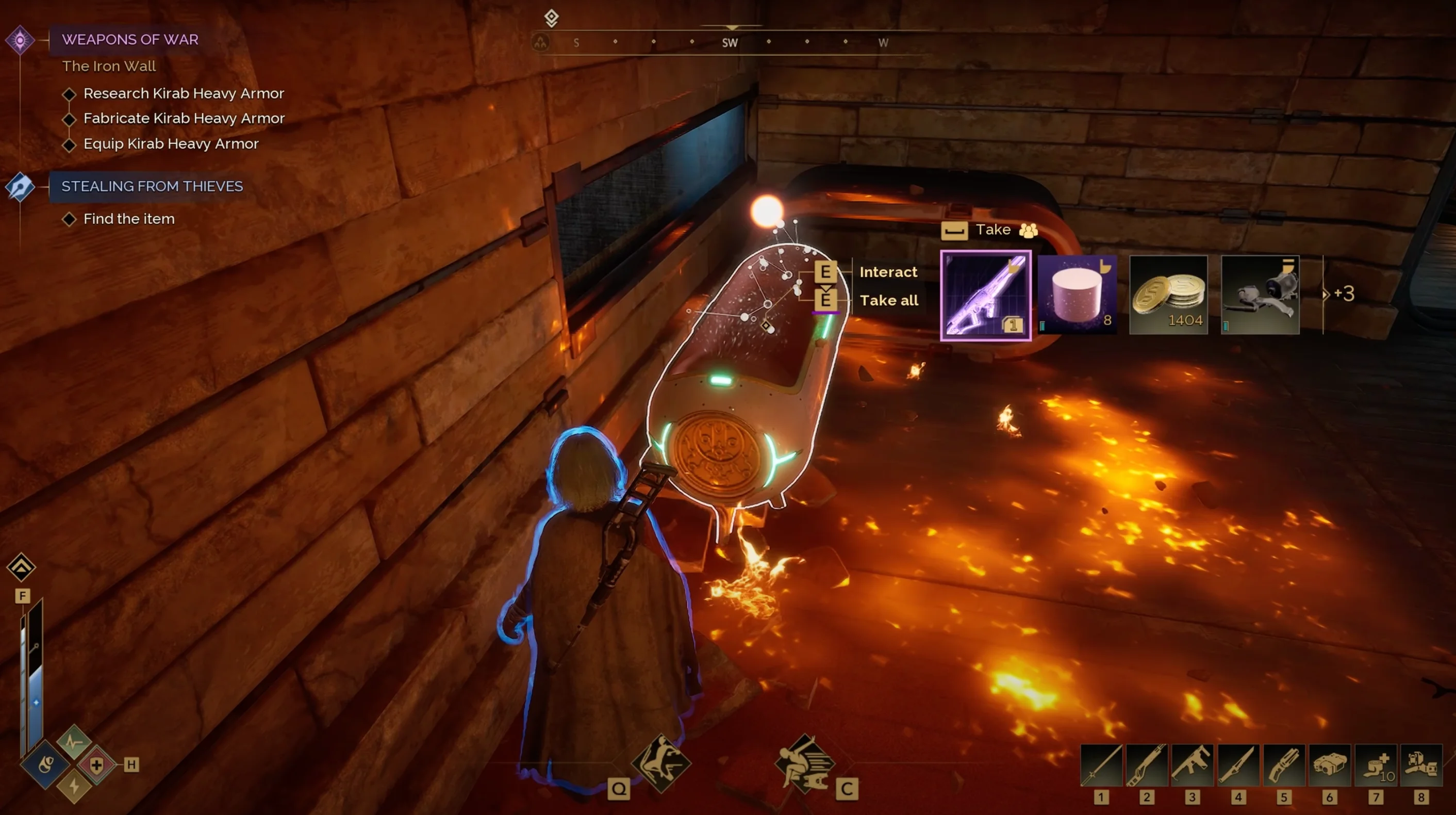Screen dimensions: 1456x815
Task: Open the Stealing from Thieves quest tracker
Action: pos(152,186)
